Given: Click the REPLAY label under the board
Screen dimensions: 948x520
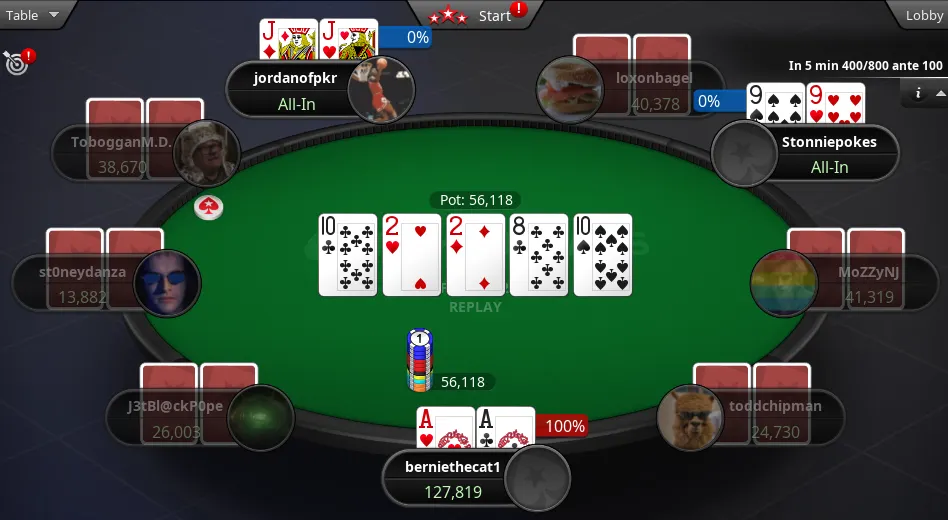Looking at the screenshot, I should coord(475,307).
